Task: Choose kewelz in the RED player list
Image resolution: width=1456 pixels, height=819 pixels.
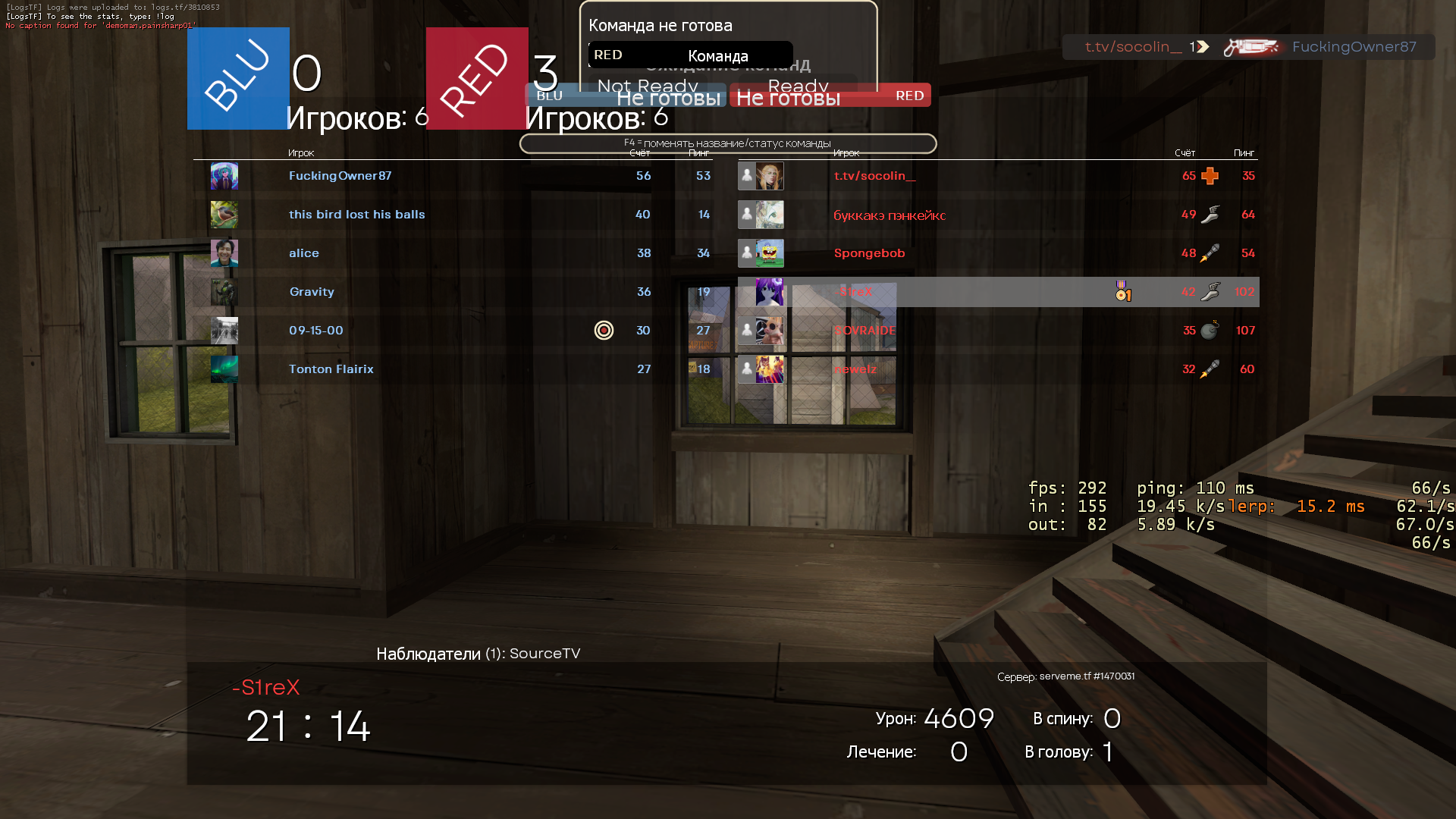Action: [855, 369]
